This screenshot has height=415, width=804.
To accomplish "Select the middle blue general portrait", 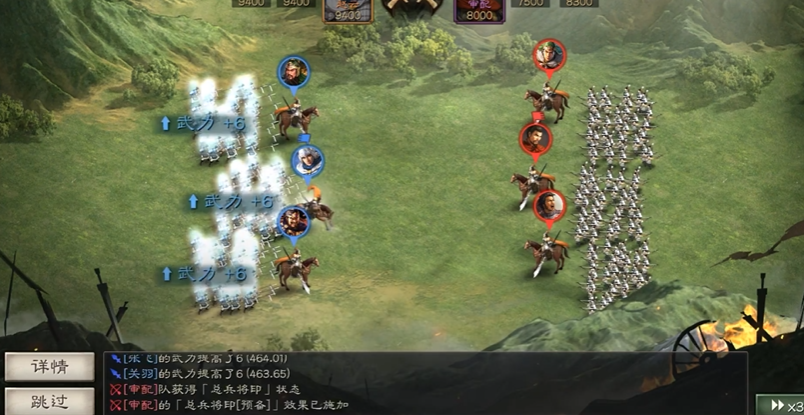I will point(307,160).
